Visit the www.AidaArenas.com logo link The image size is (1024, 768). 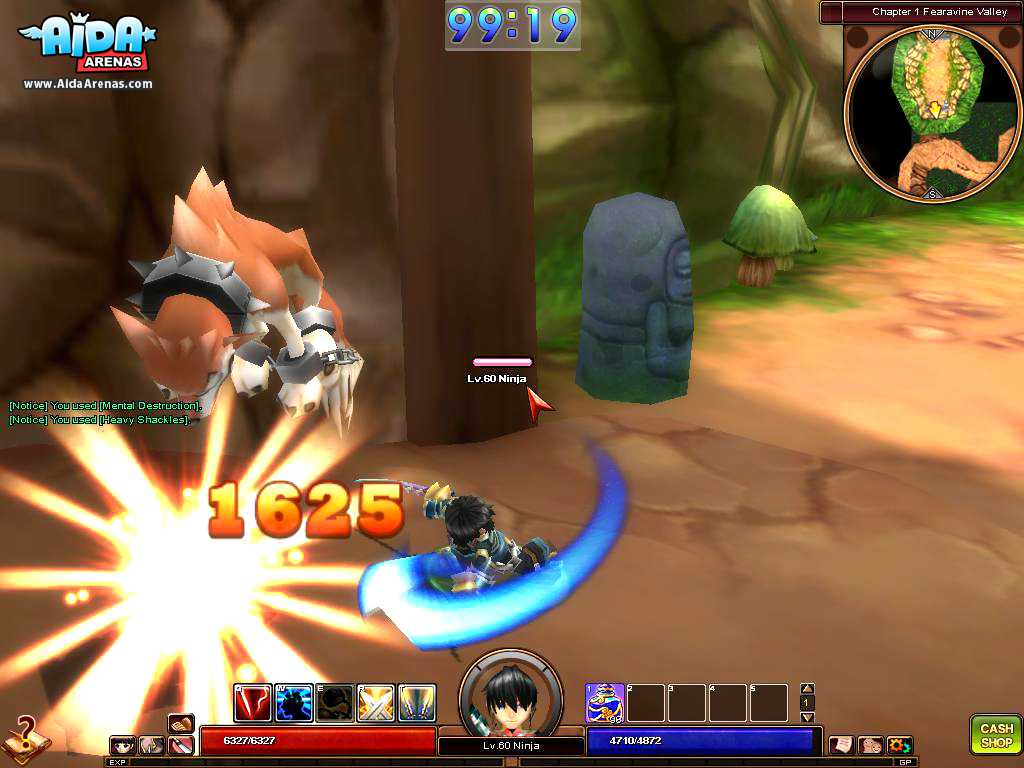tap(88, 84)
